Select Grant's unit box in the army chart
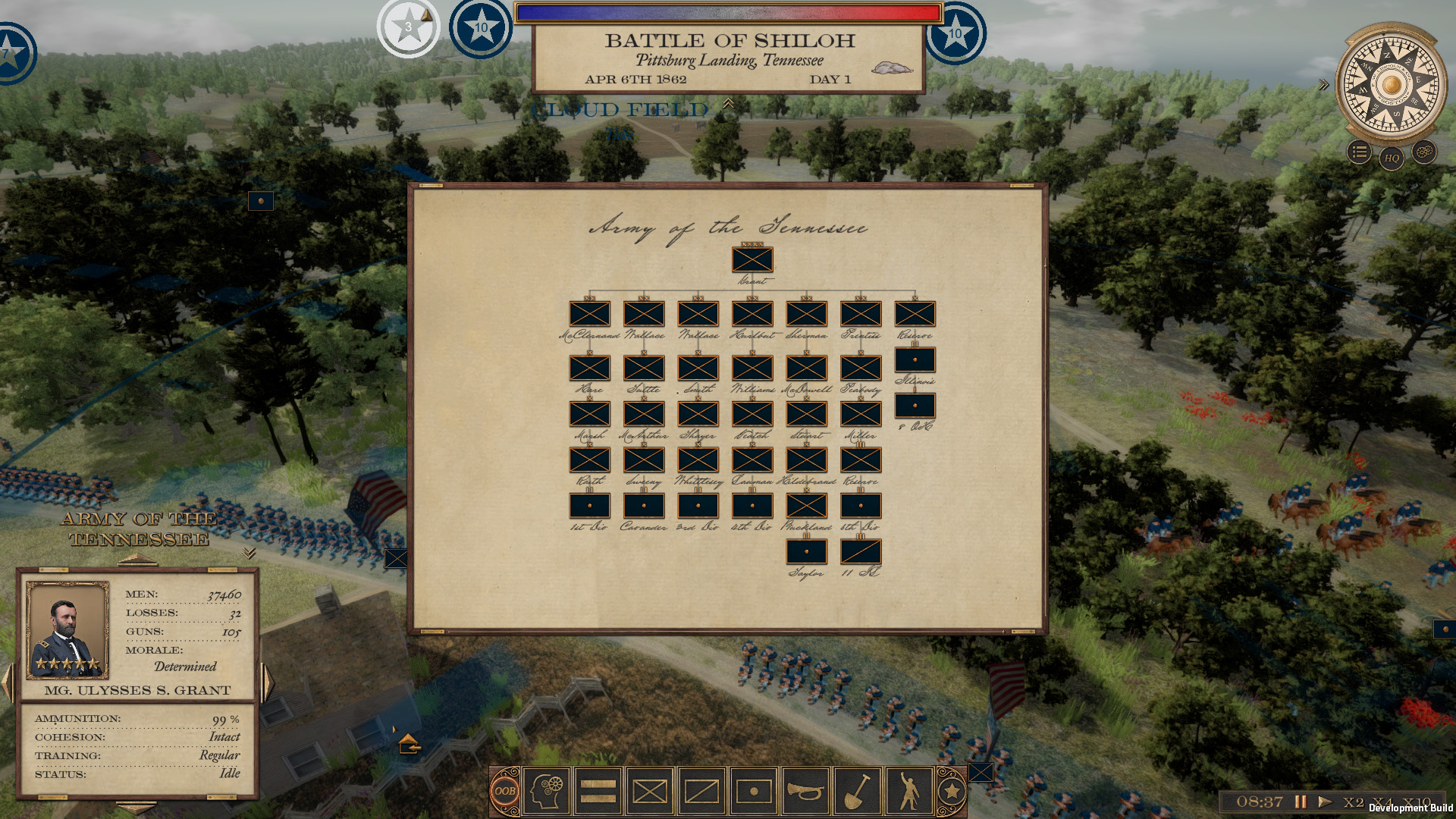 752,259
